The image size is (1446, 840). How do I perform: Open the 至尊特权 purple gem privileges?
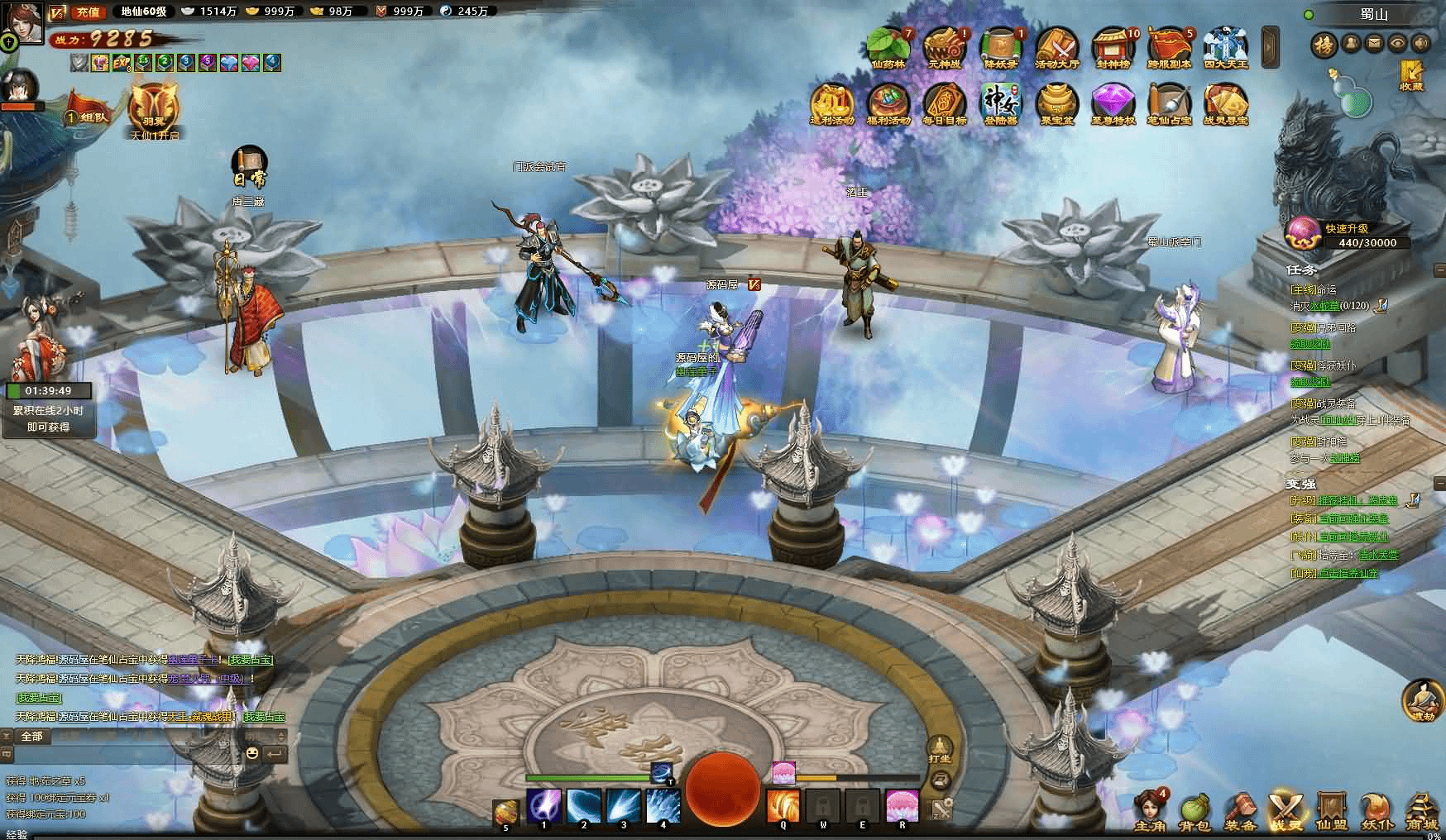pyautogui.click(x=1113, y=103)
